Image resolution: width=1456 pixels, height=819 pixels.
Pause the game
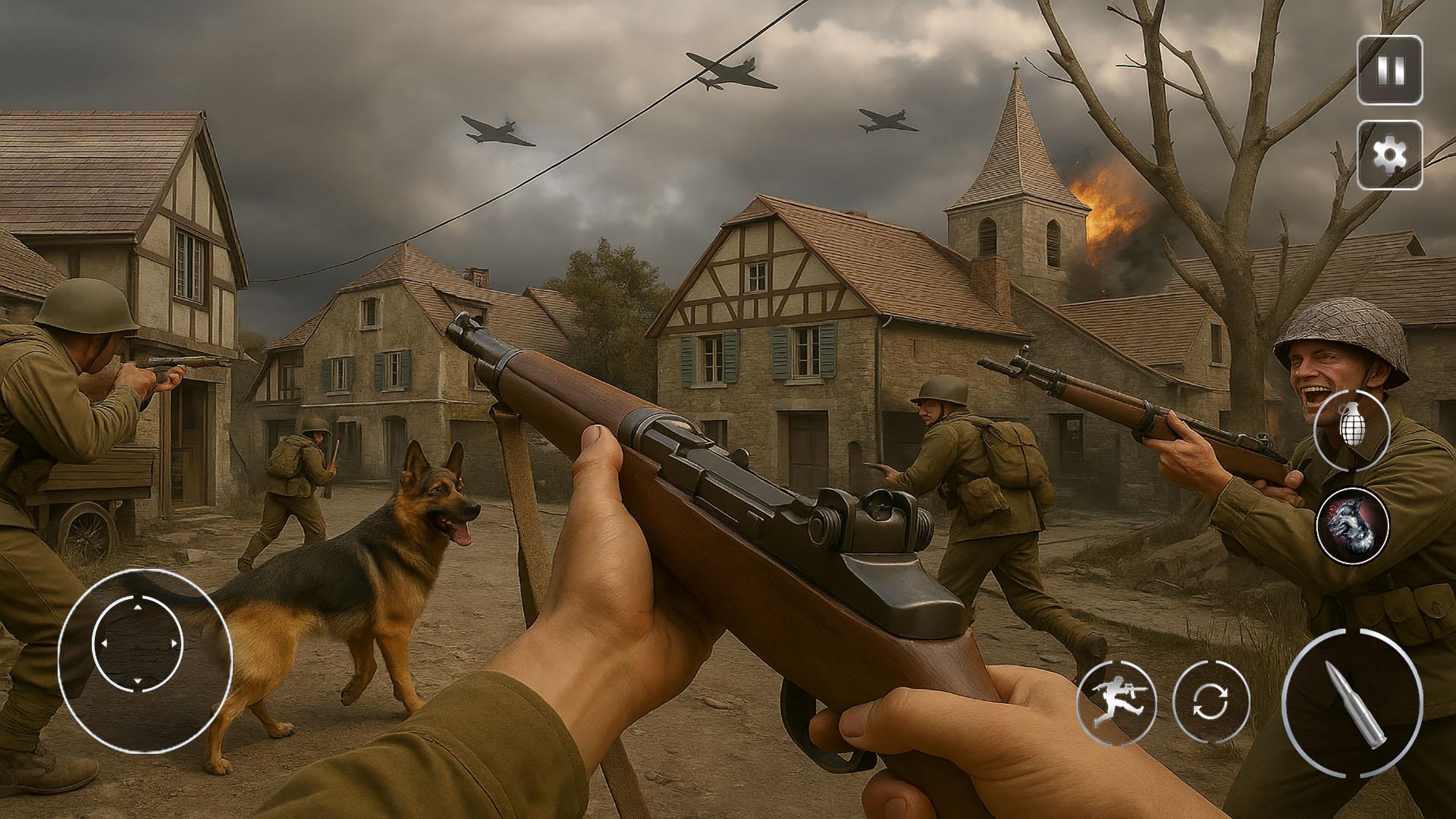[1389, 71]
